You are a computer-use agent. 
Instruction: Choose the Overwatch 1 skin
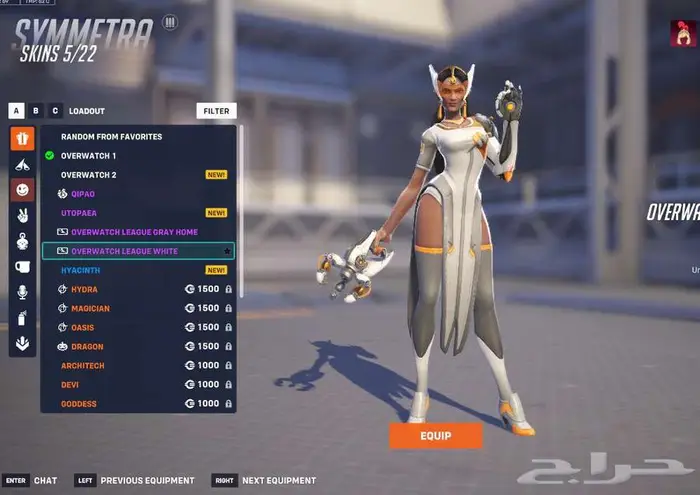coord(88,156)
